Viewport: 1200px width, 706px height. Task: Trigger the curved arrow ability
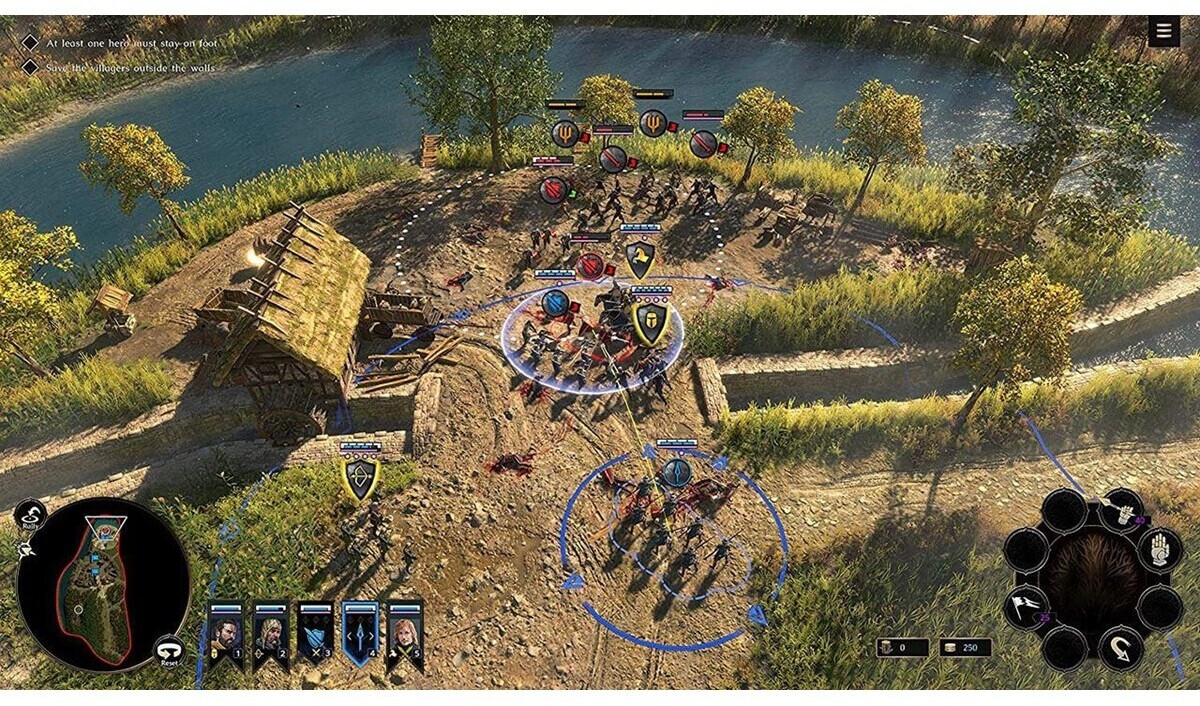pos(1122,648)
